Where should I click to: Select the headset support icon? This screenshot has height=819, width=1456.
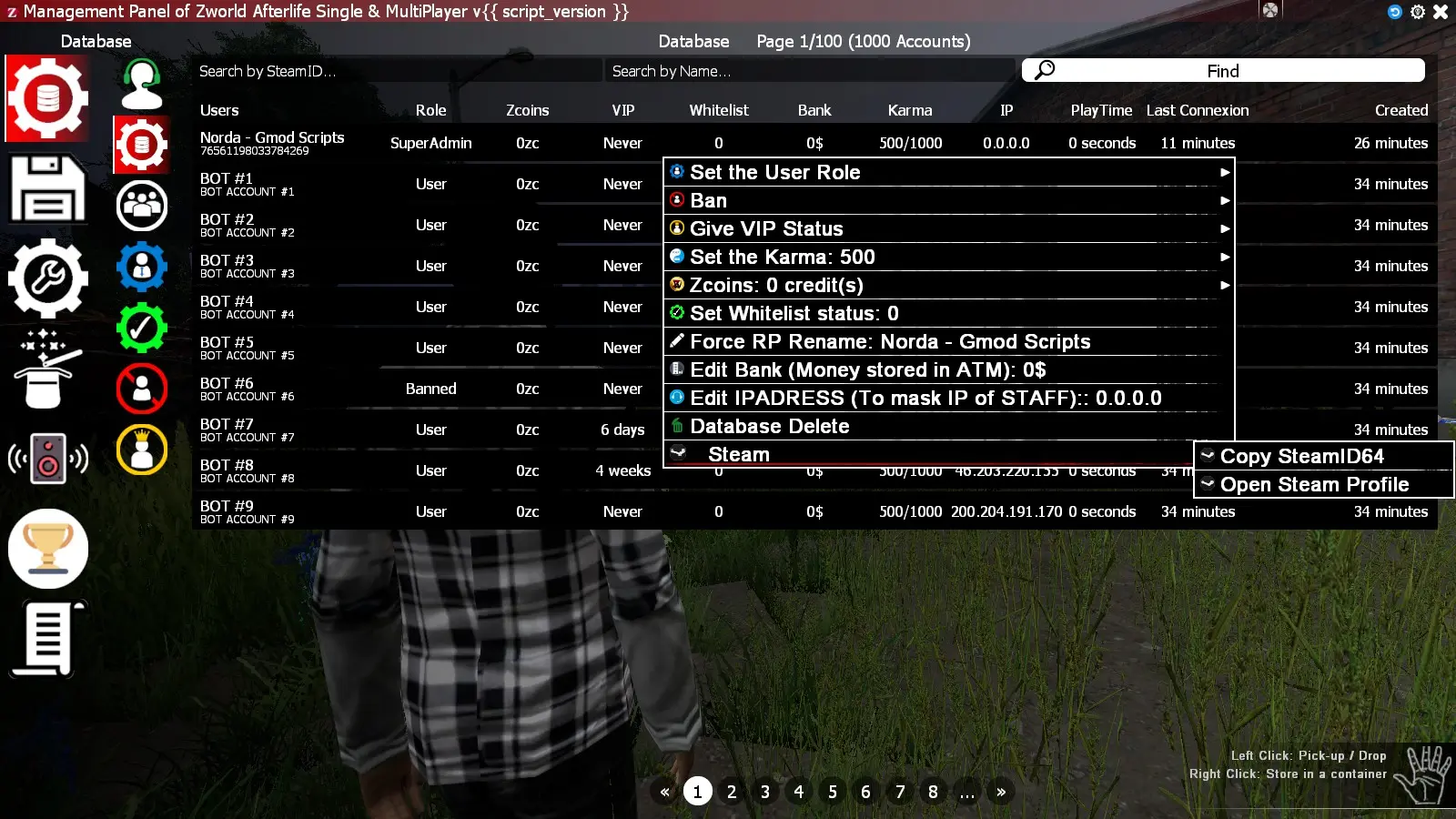[141, 82]
